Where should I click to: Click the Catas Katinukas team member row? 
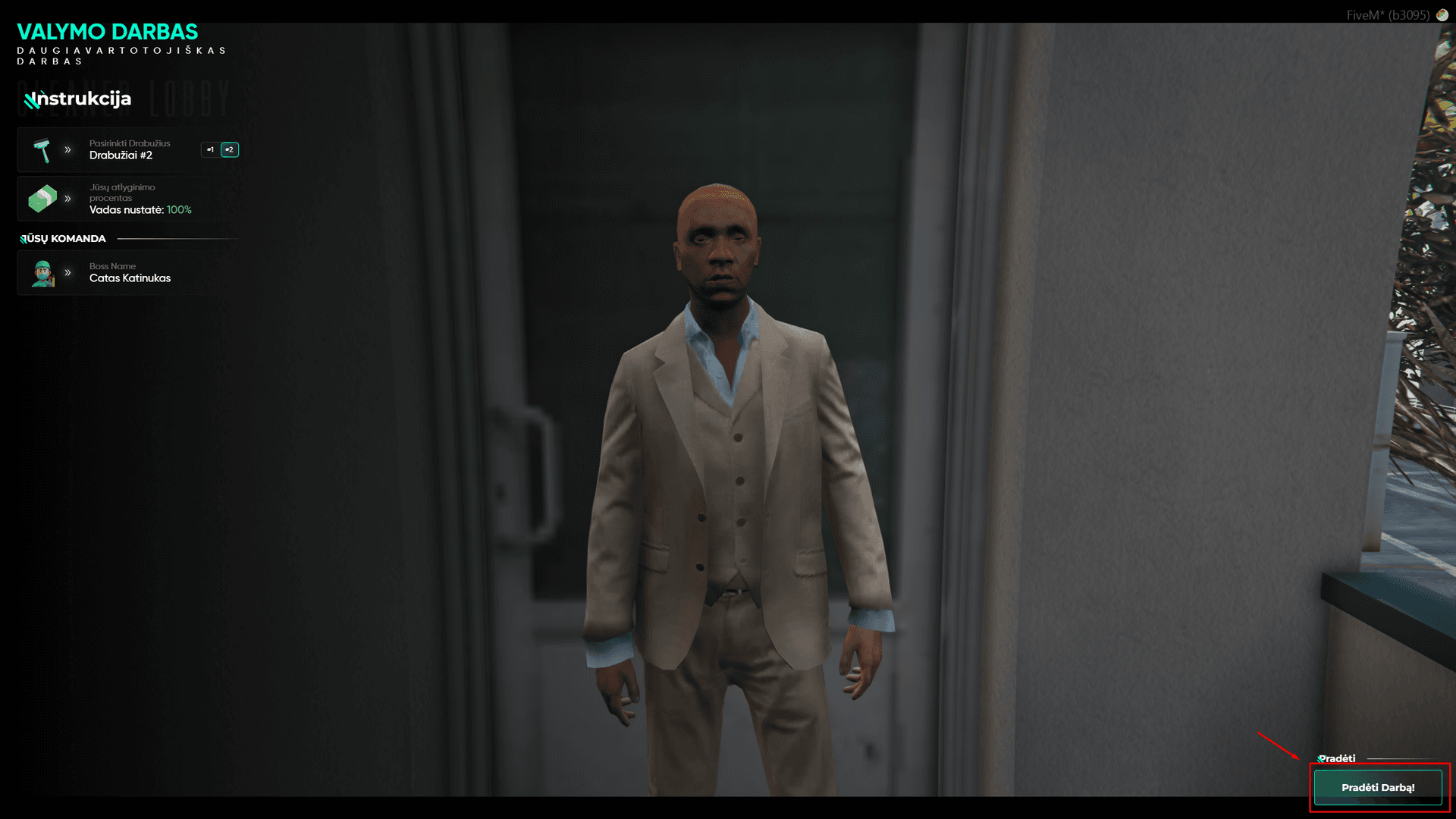coord(127,273)
